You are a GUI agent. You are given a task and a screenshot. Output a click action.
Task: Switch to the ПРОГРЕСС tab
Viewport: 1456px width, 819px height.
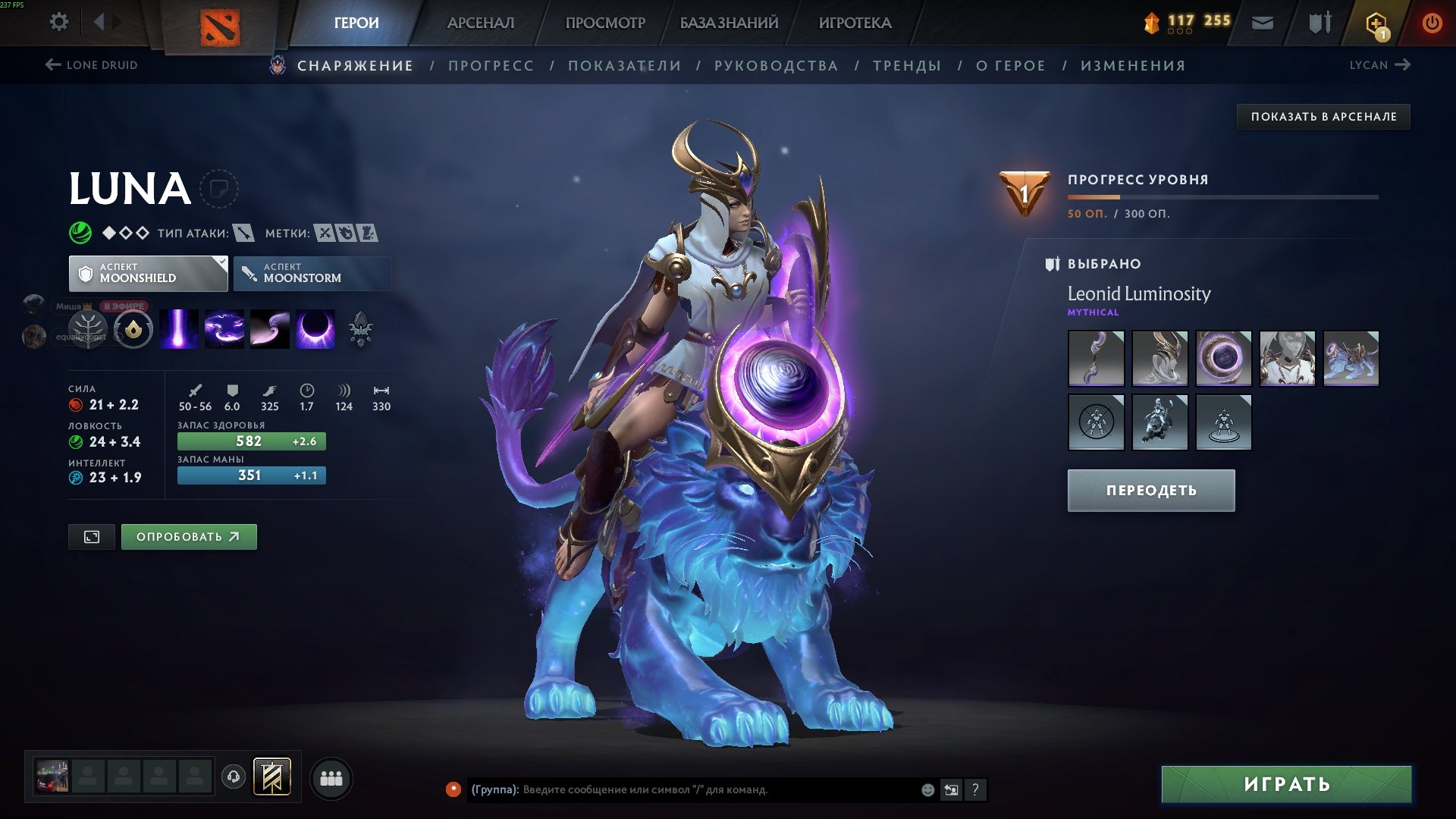[x=490, y=65]
